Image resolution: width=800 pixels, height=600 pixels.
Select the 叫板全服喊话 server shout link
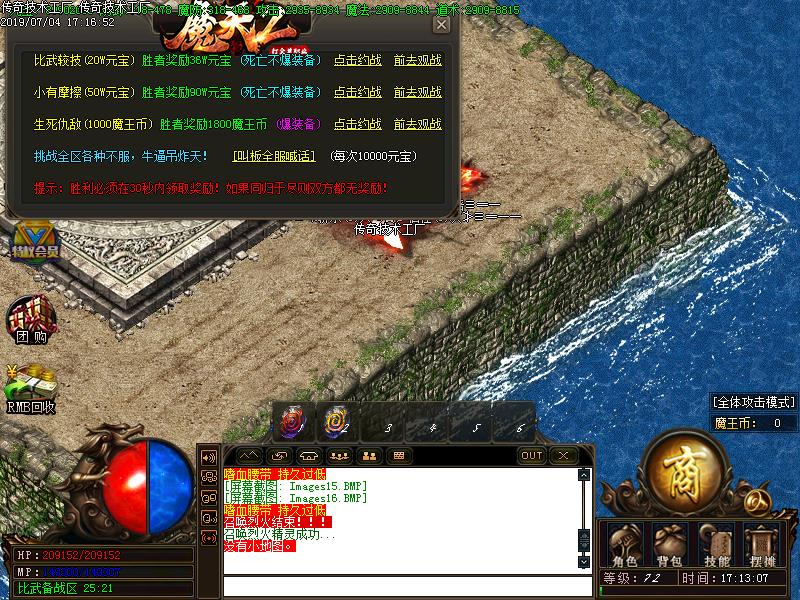tap(274, 156)
